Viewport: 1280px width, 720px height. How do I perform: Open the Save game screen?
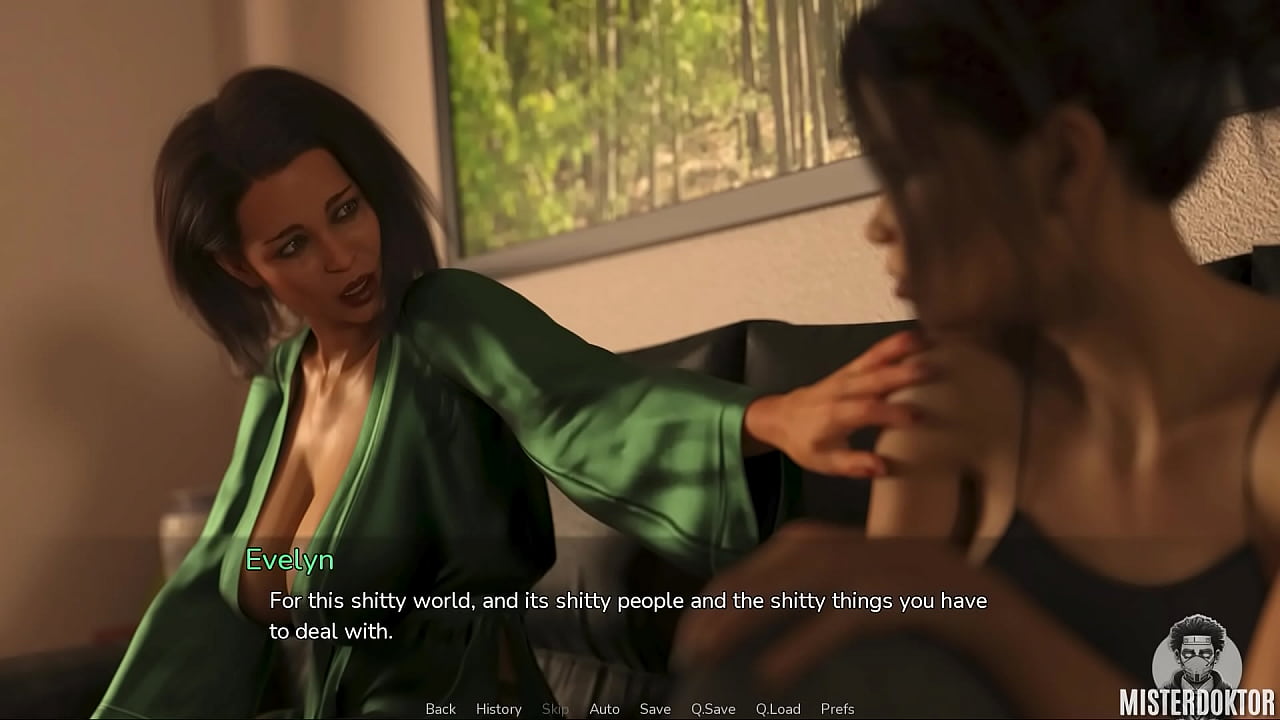pyautogui.click(x=655, y=709)
